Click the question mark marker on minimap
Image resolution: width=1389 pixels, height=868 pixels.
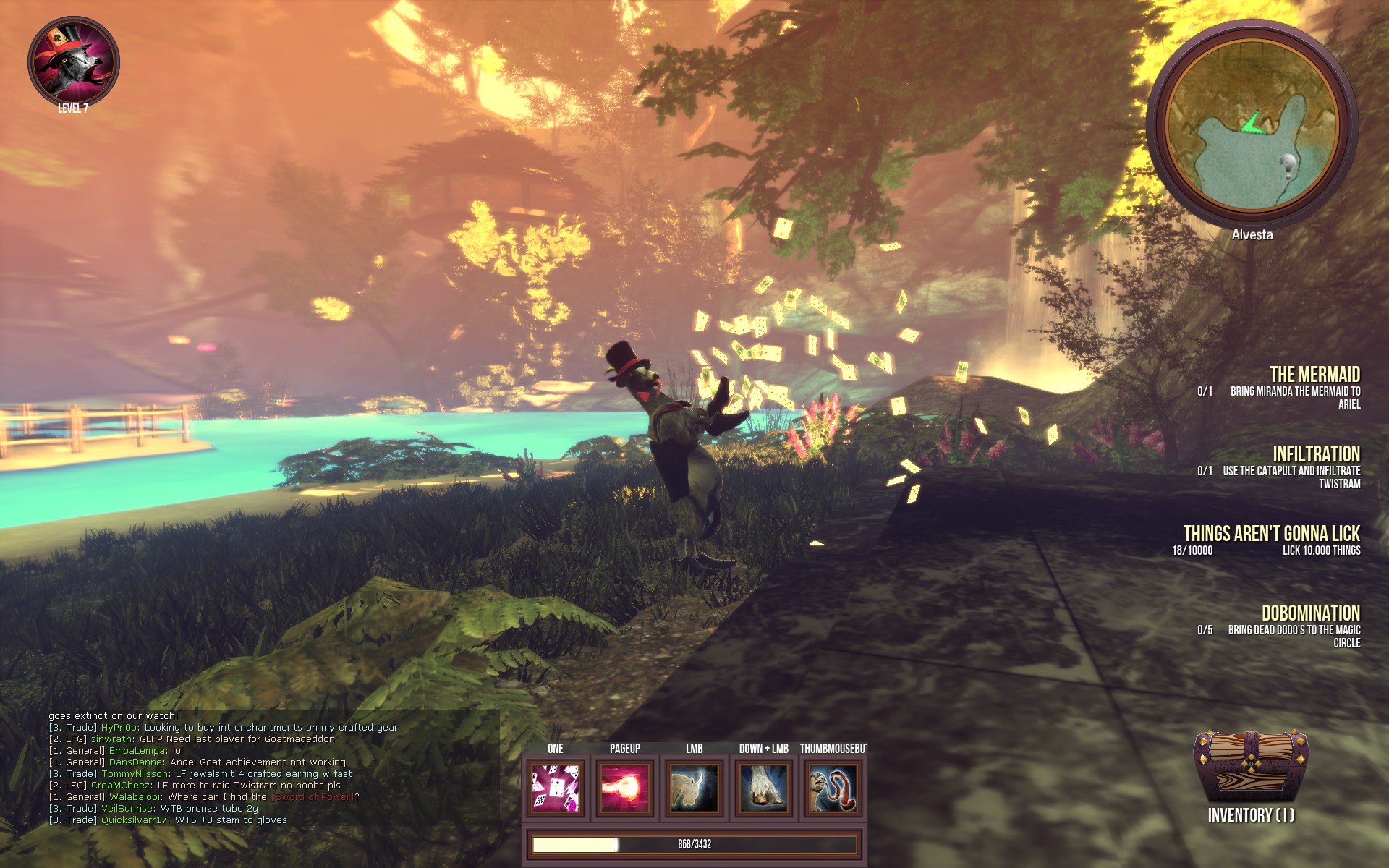(x=1287, y=166)
